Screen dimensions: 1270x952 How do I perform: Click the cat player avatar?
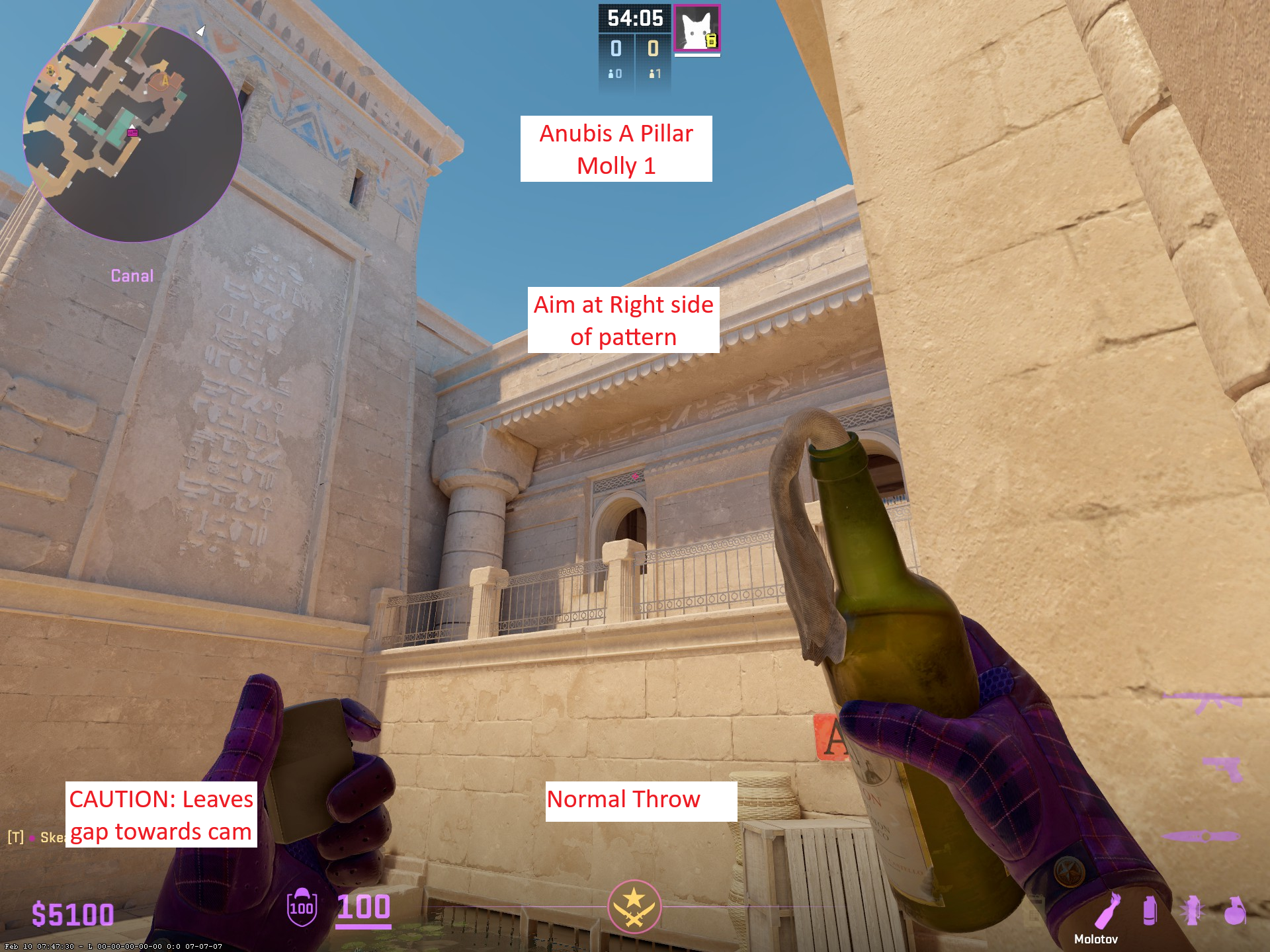pos(697,28)
